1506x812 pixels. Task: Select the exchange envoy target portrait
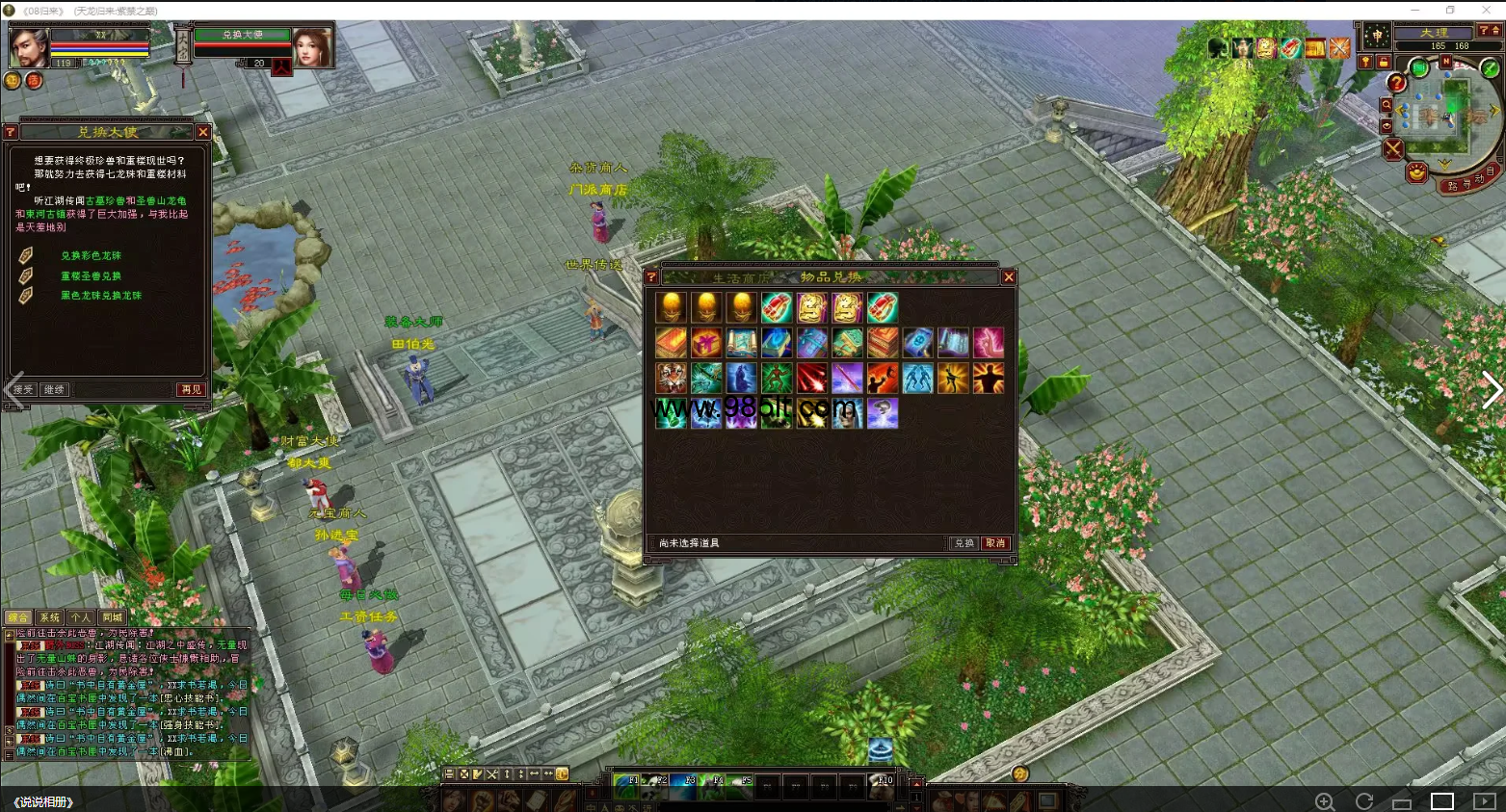click(x=312, y=45)
